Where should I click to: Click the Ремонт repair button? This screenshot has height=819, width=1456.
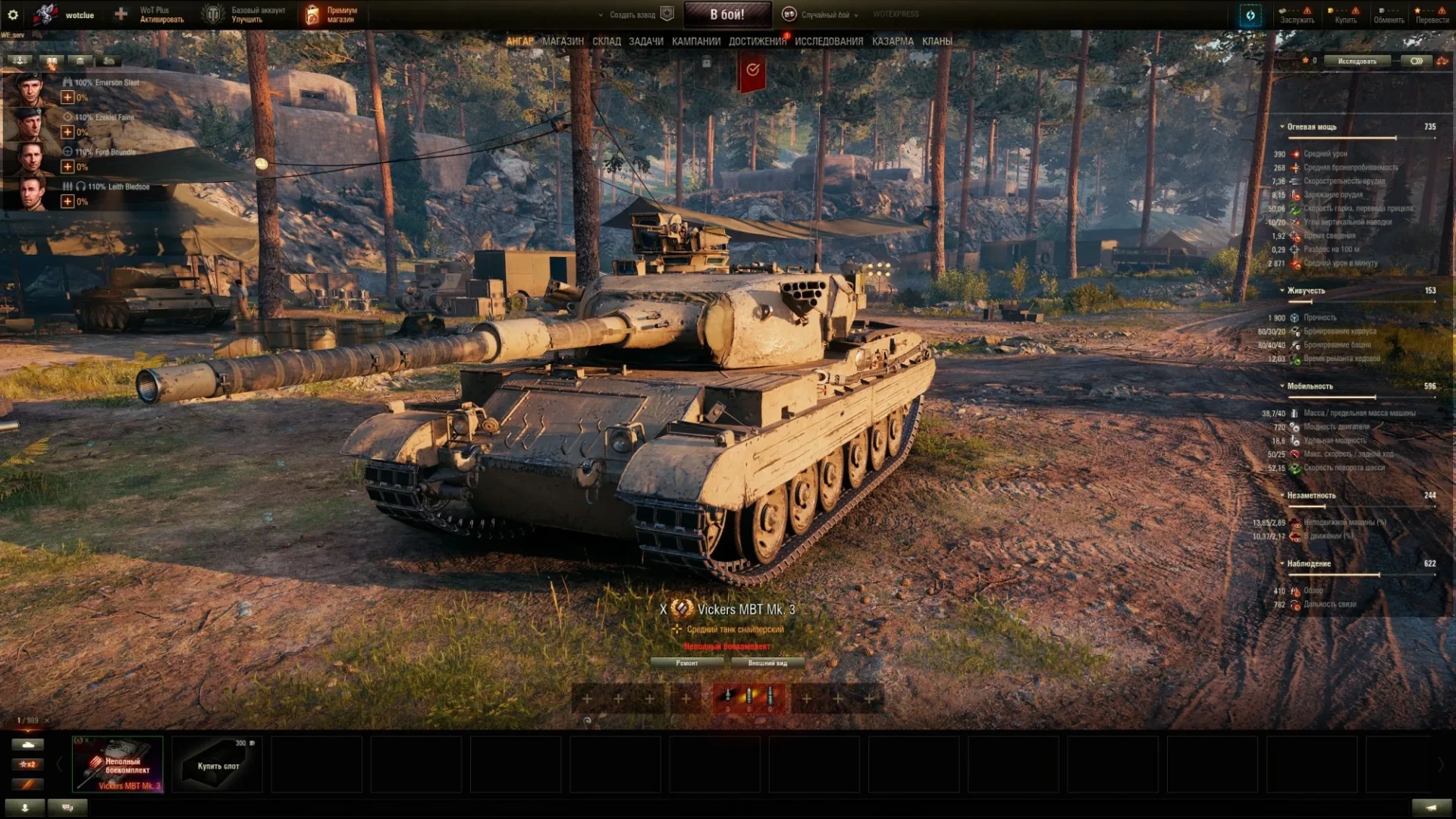(x=687, y=663)
